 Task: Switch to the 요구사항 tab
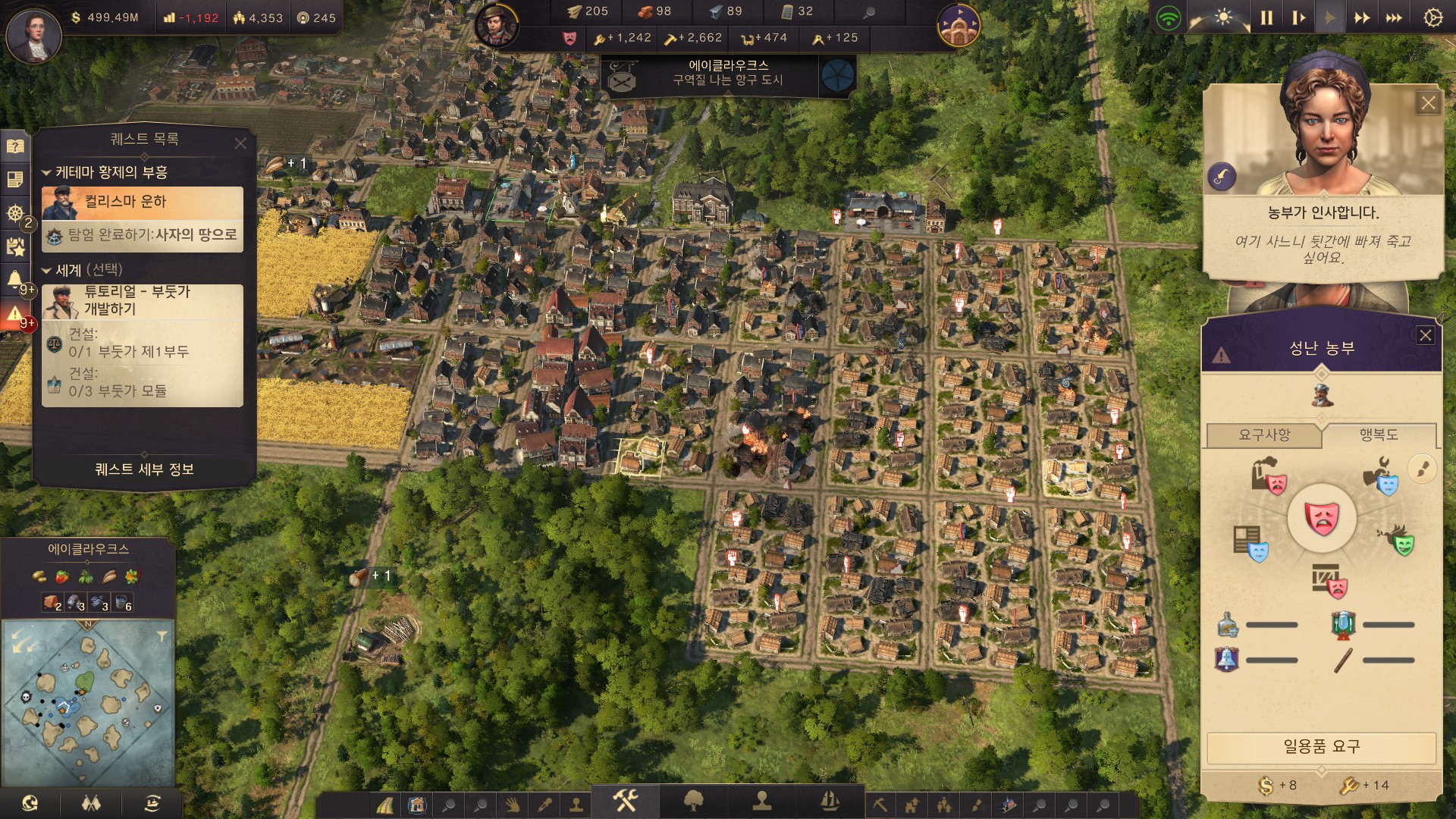[x=1263, y=435]
